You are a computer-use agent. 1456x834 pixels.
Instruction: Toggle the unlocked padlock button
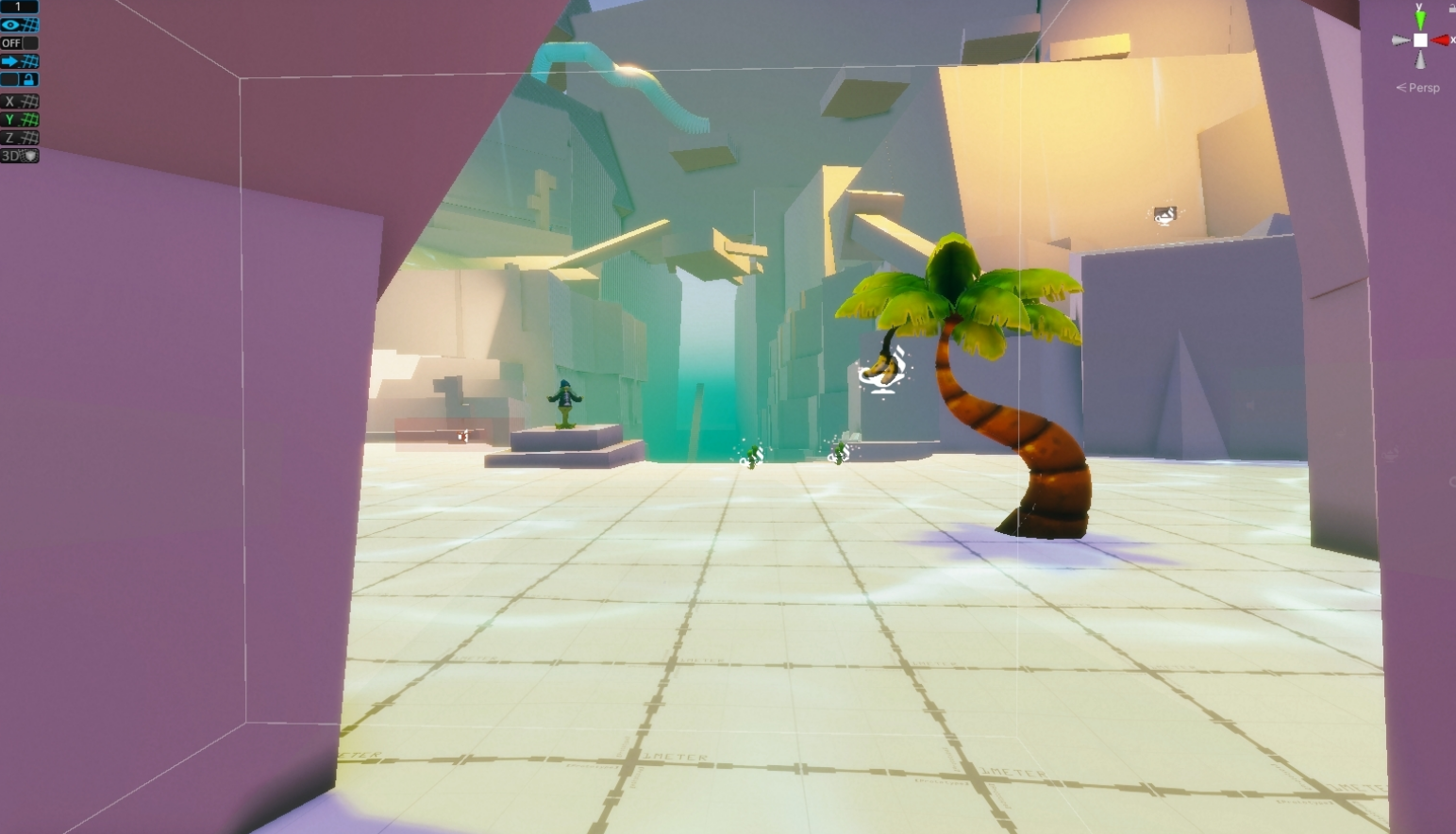click(x=28, y=78)
